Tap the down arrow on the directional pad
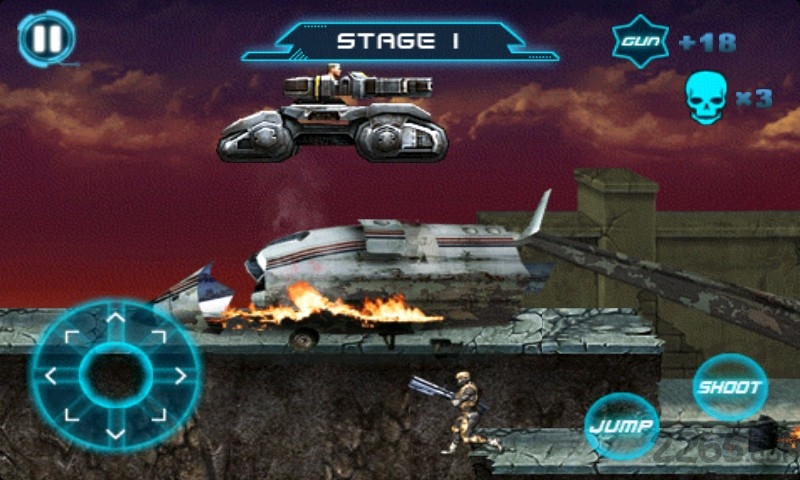The width and height of the screenshot is (800, 480). [x=116, y=433]
